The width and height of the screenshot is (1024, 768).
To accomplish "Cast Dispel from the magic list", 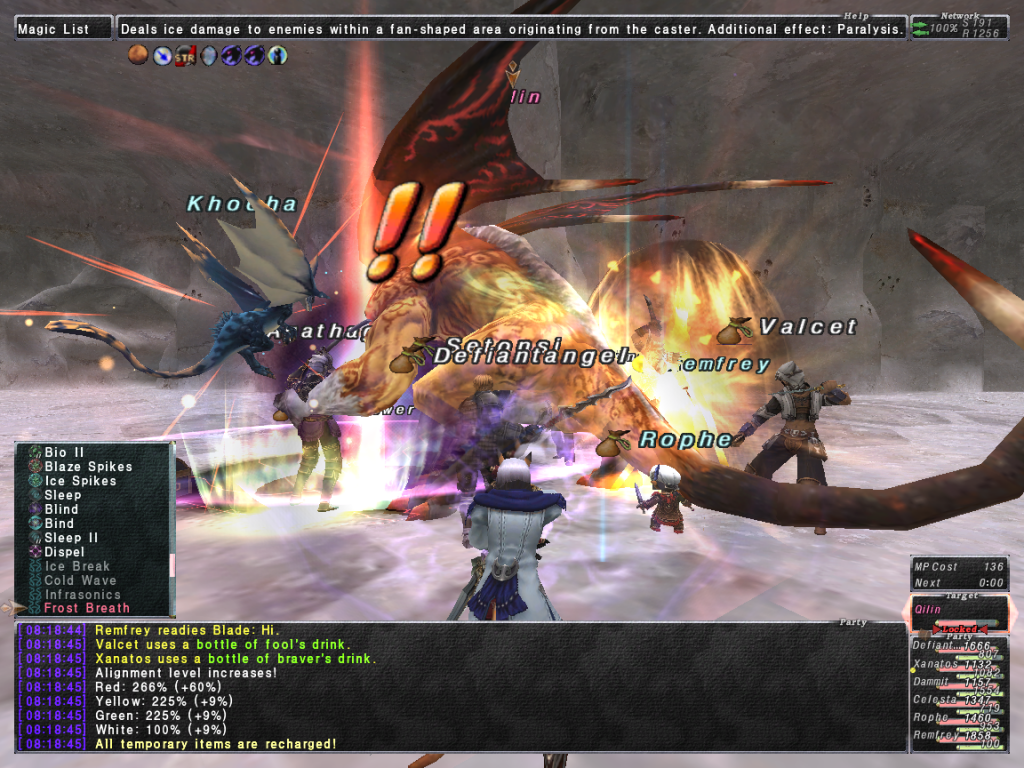I will 64,552.
